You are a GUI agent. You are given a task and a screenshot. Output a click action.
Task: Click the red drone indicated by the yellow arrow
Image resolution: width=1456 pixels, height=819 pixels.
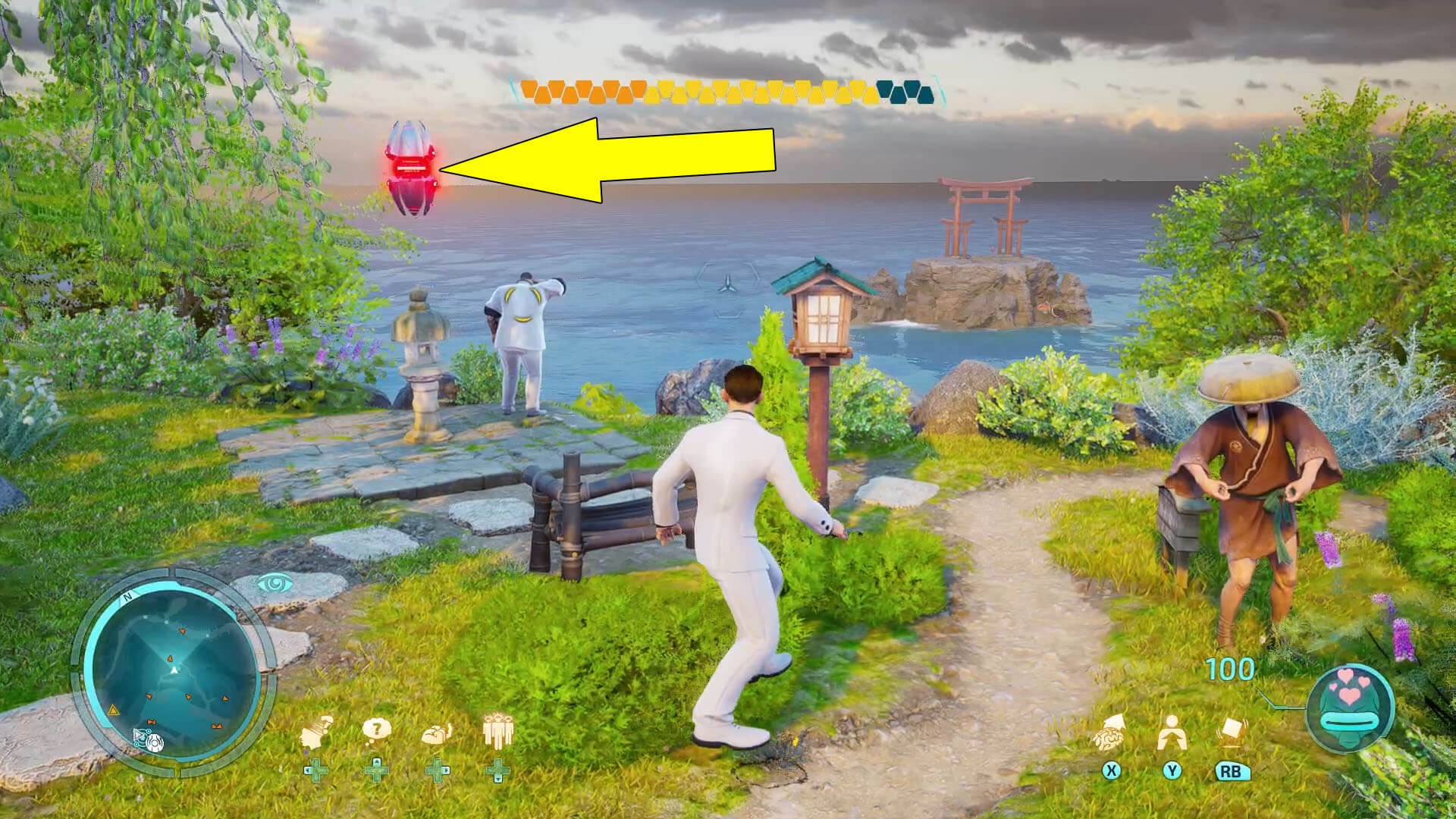[x=409, y=167]
